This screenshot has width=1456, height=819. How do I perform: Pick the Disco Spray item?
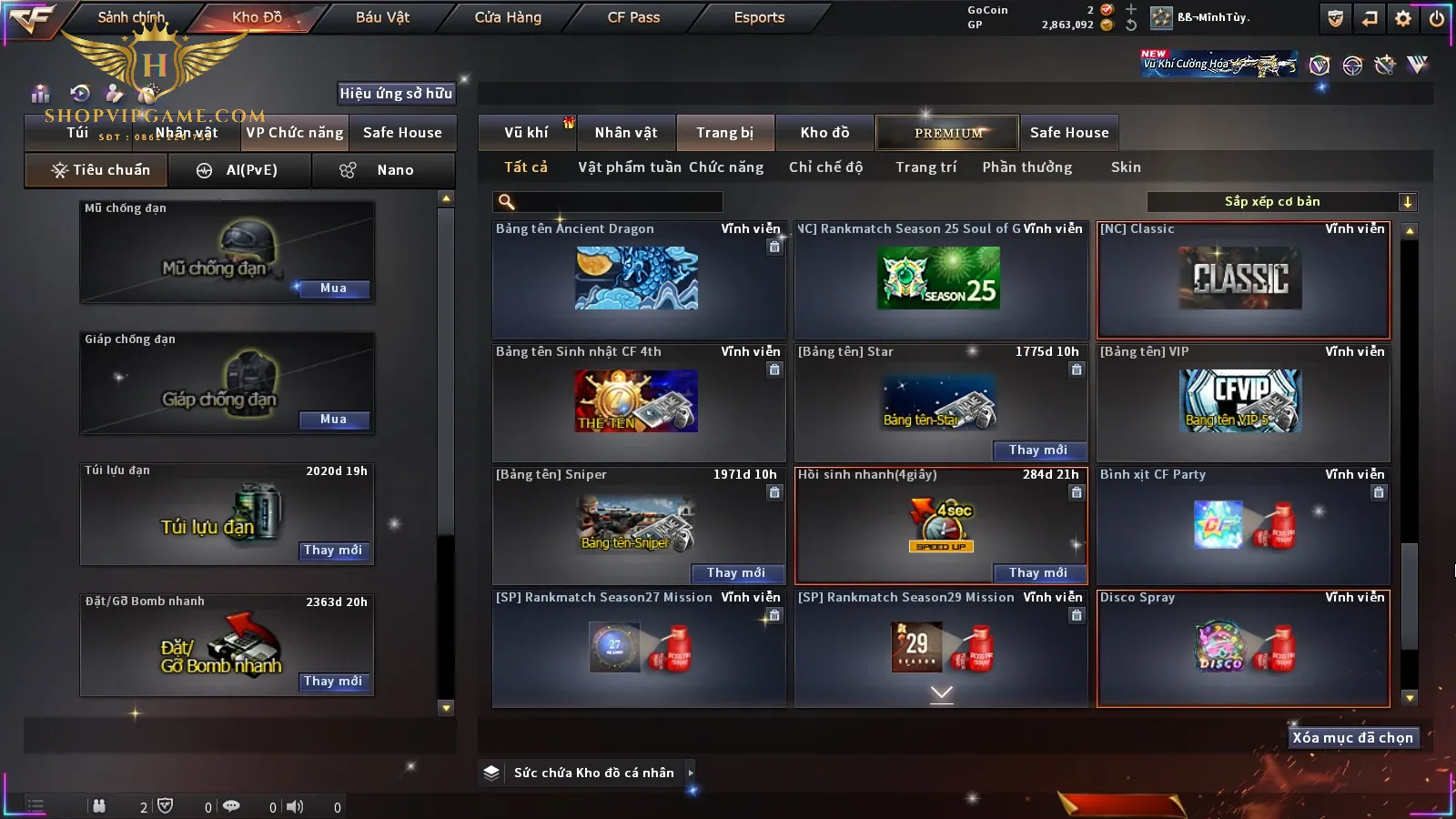coord(1243,648)
